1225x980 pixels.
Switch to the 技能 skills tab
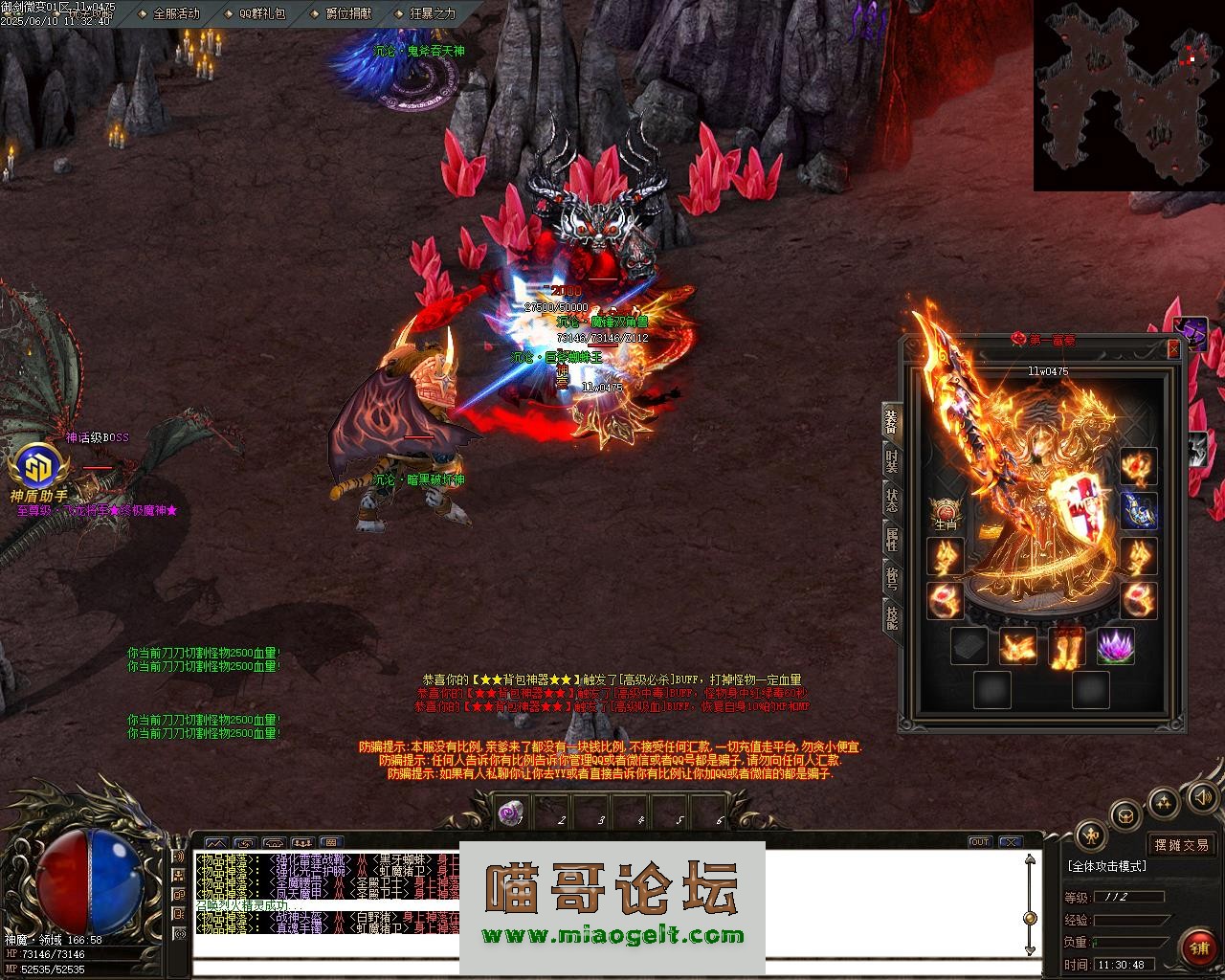(x=891, y=616)
